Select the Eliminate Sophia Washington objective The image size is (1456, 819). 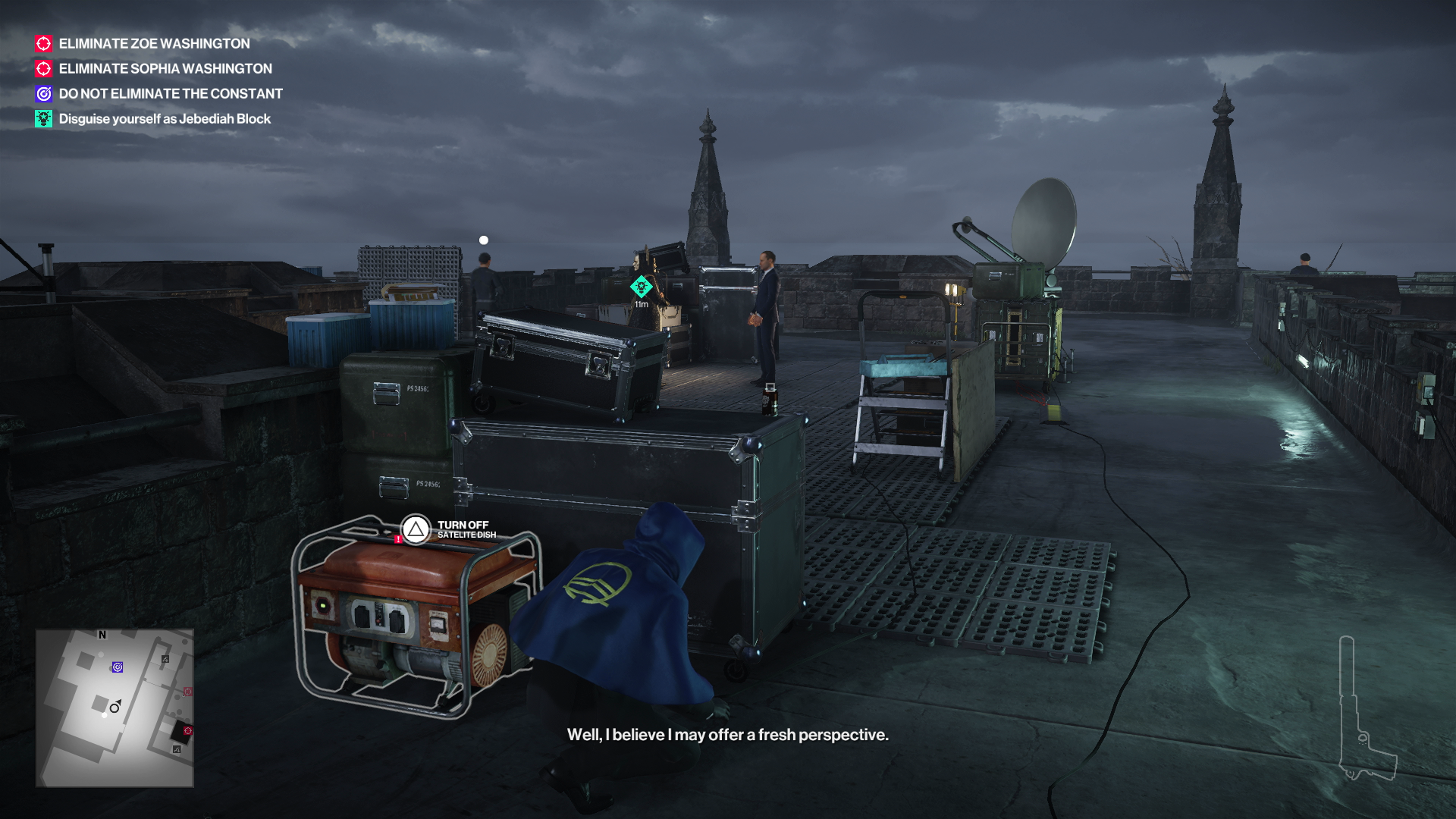[165, 69]
